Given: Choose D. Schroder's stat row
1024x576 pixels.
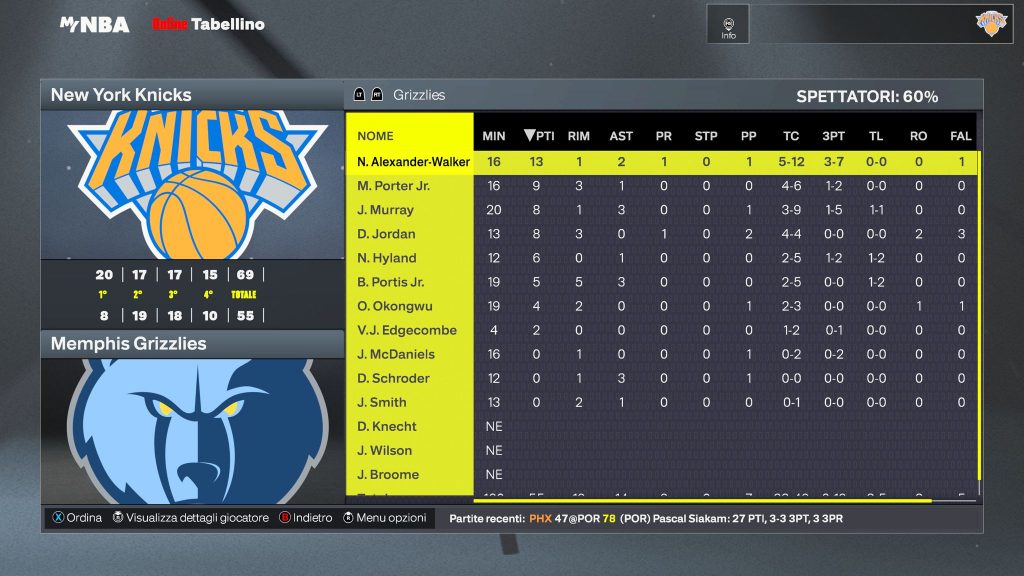Looking at the screenshot, I should coord(393,378).
